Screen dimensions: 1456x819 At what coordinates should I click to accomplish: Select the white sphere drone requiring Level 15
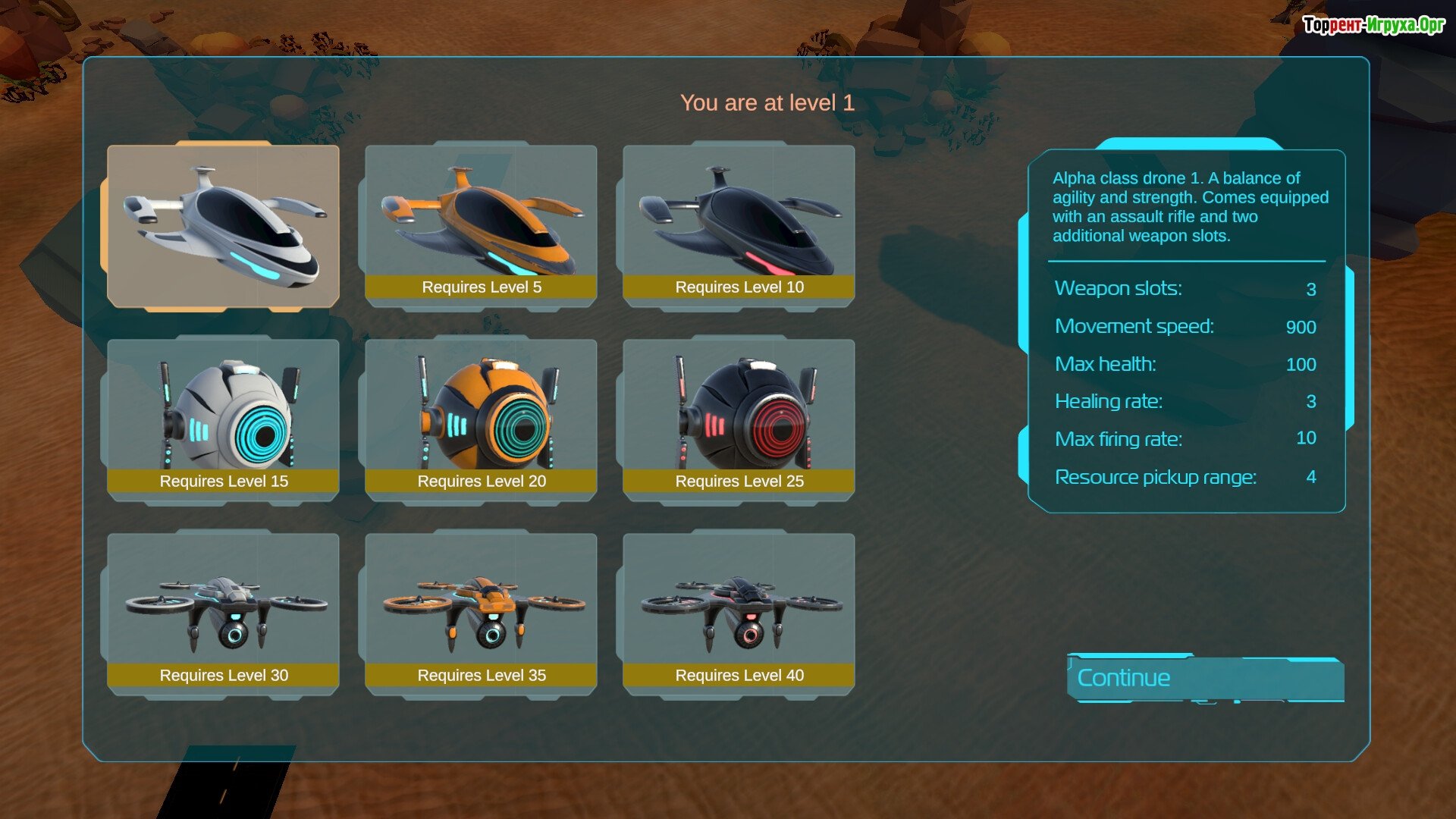click(x=223, y=419)
